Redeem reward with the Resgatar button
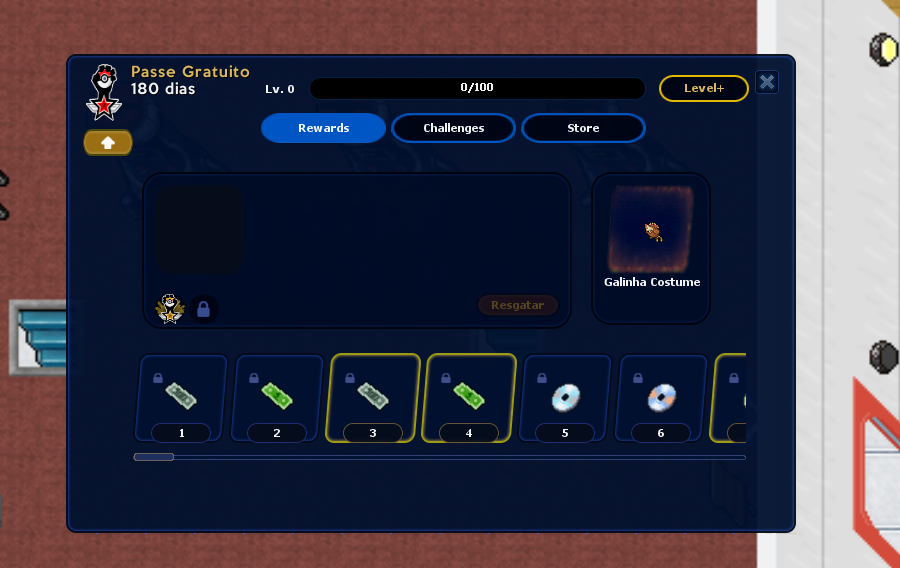This screenshot has width=900, height=568. [x=517, y=305]
